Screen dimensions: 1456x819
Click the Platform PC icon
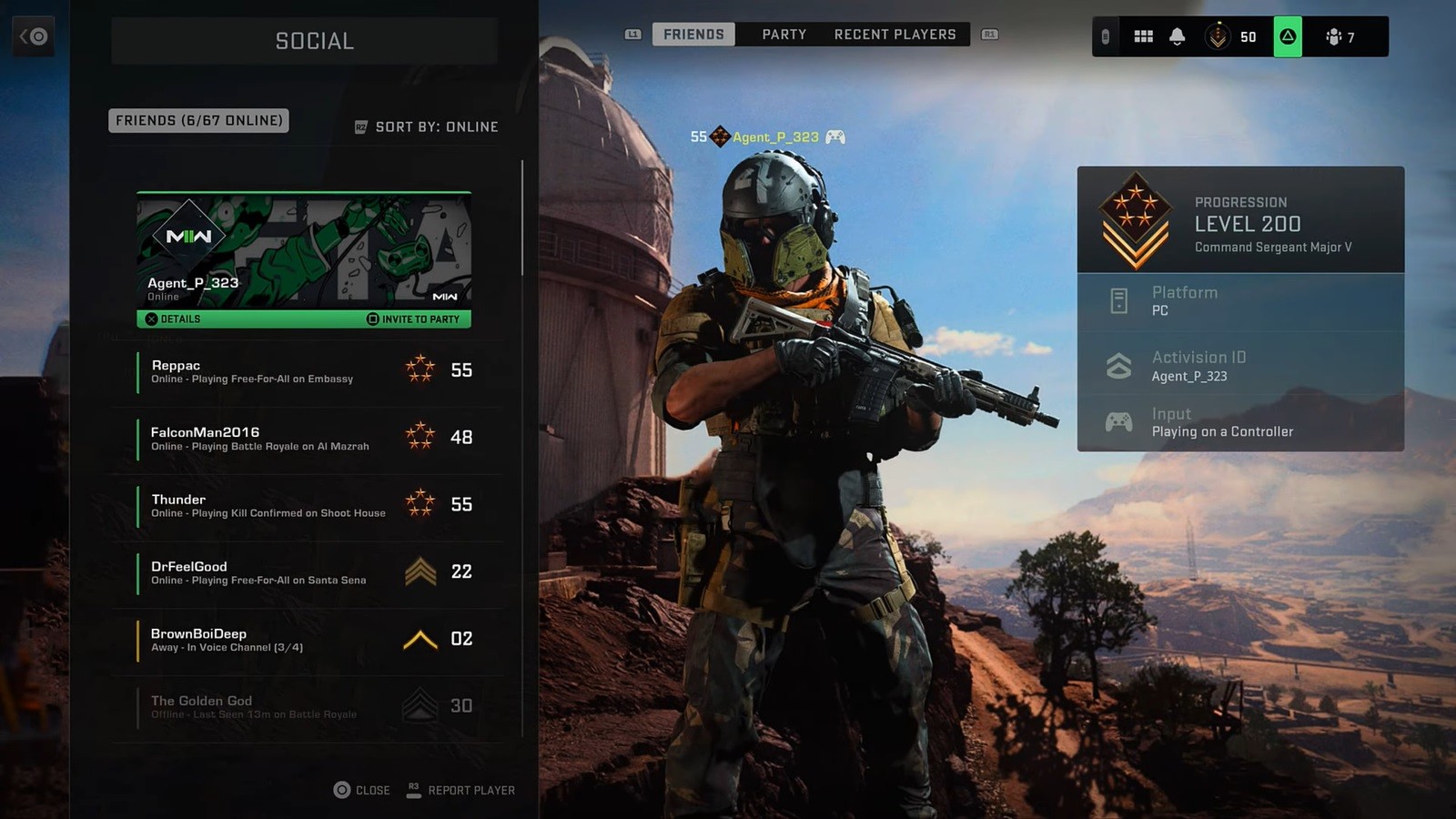(x=1117, y=300)
